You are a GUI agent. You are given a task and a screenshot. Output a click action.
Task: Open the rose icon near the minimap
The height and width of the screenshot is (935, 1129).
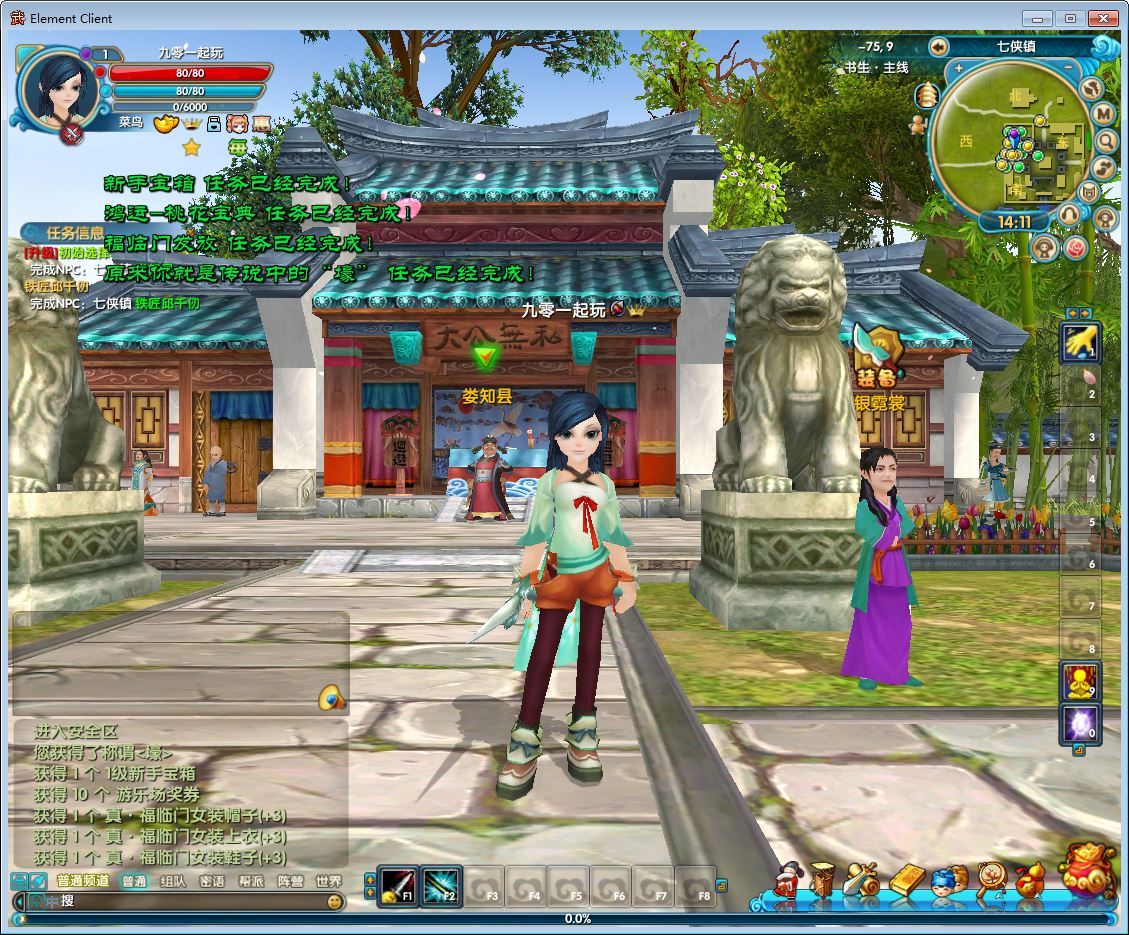pos(1075,247)
